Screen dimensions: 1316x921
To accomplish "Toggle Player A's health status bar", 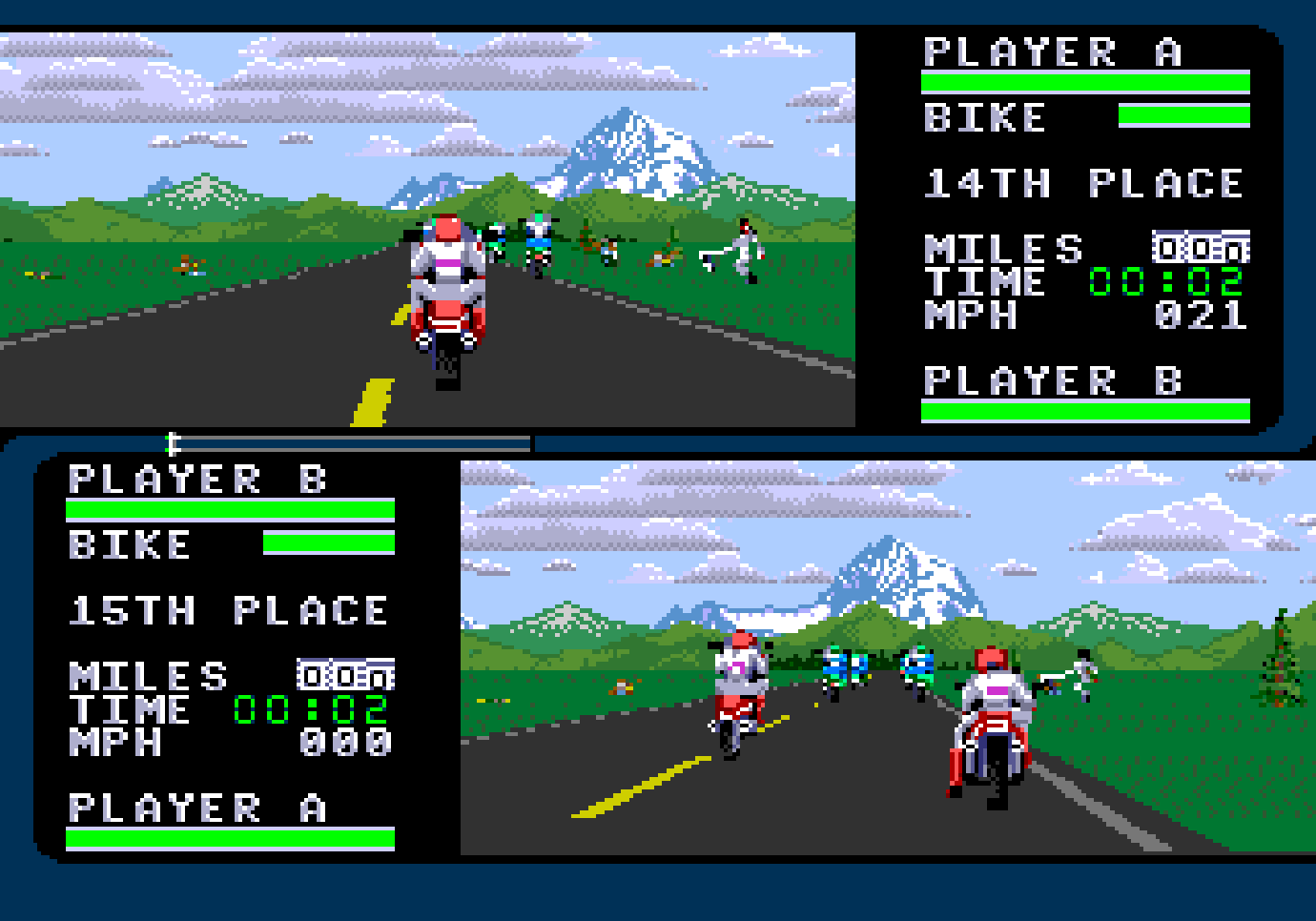I will pyautogui.click(x=1085, y=82).
